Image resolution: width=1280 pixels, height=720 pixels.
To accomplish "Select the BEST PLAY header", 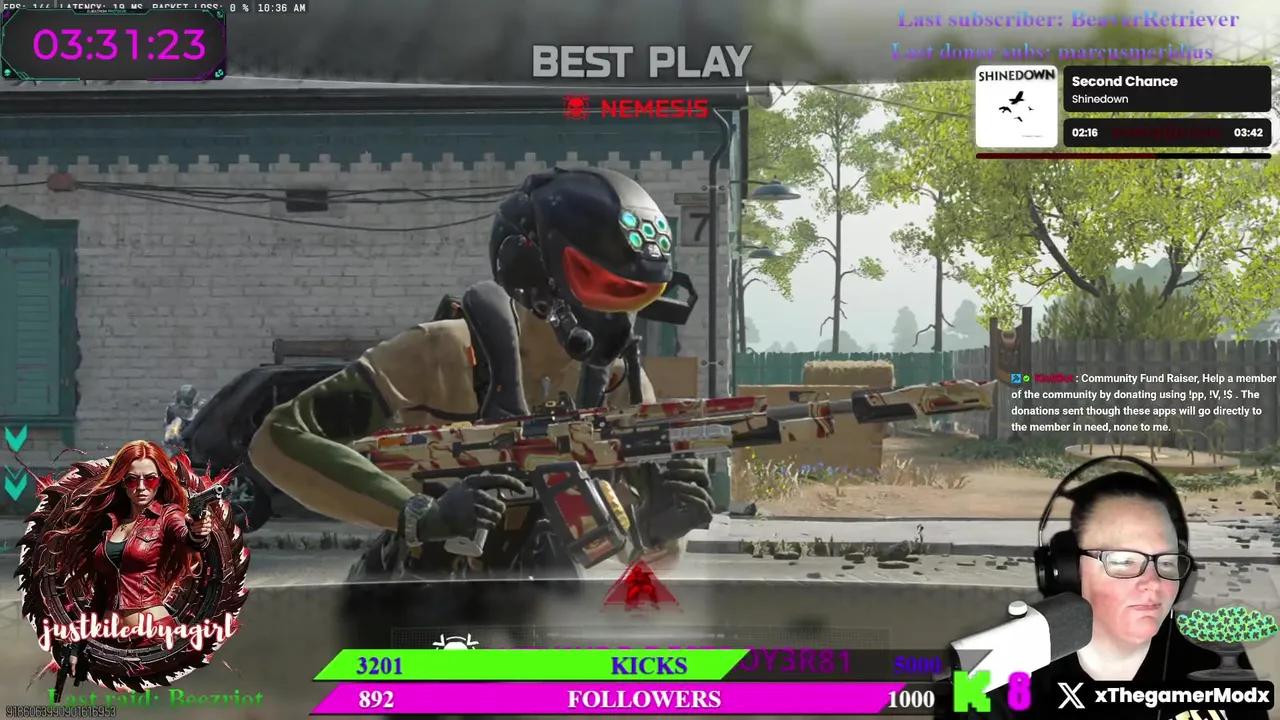I will tap(642, 62).
